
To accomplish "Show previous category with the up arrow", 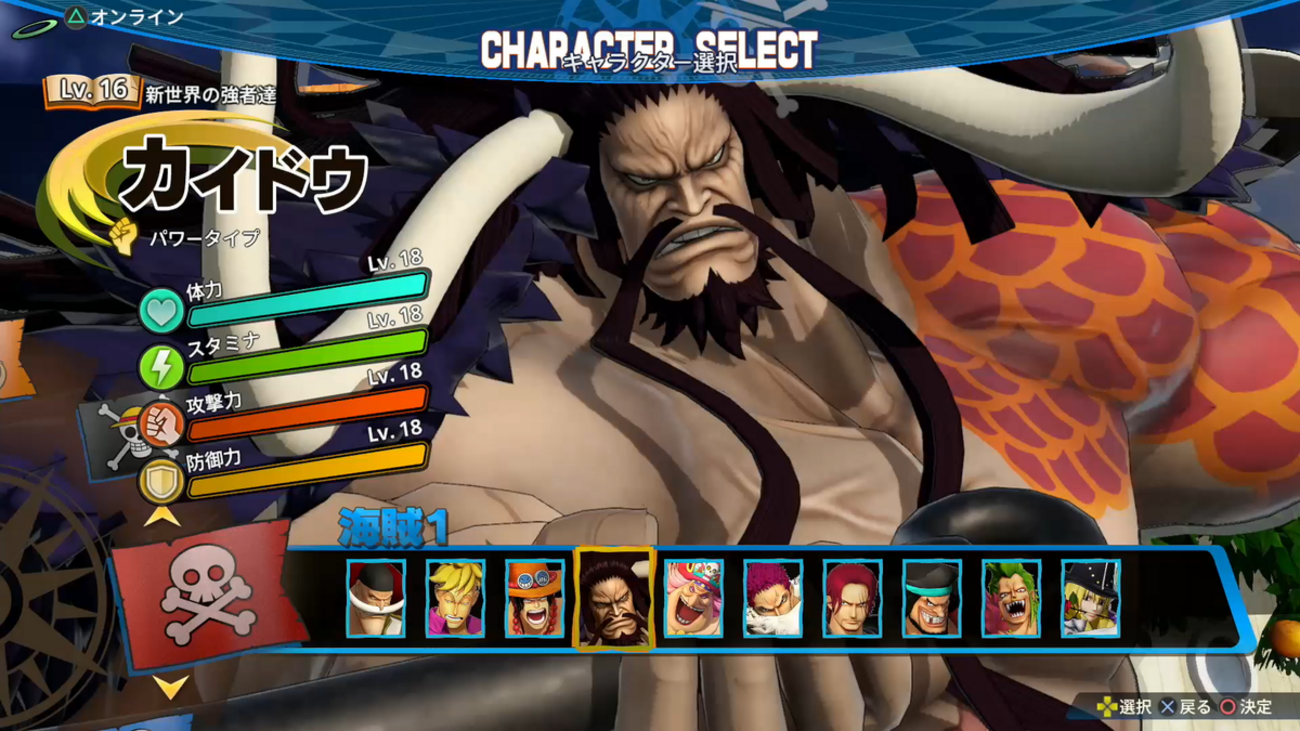I will pyautogui.click(x=161, y=516).
